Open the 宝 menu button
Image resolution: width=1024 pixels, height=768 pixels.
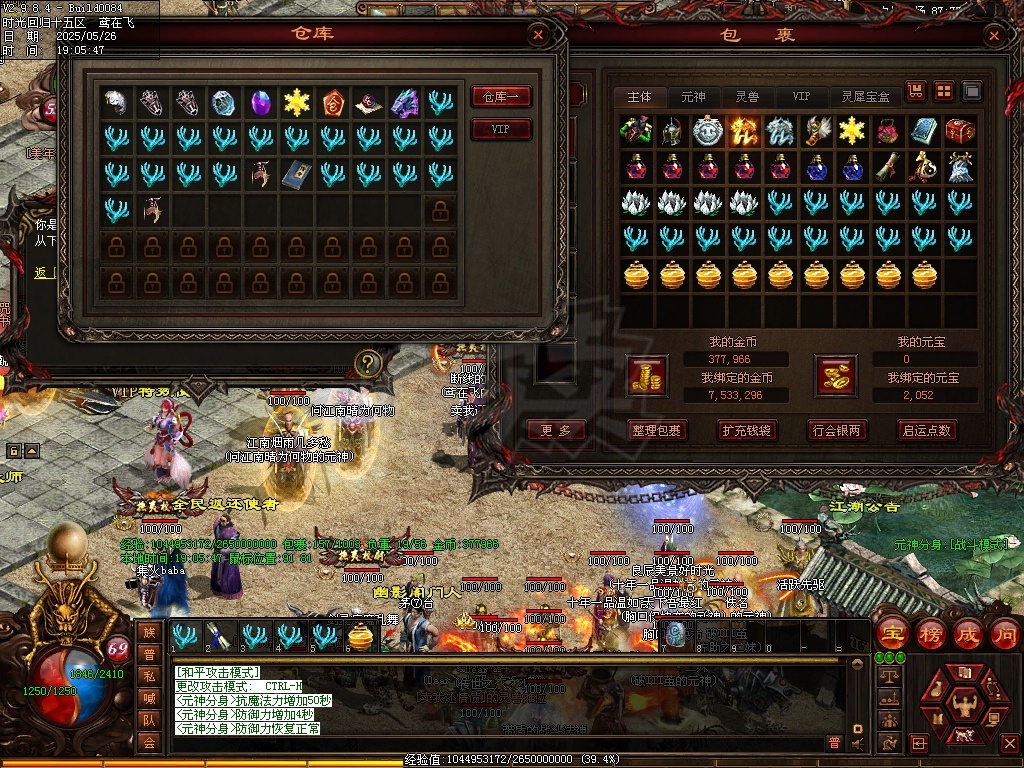click(891, 633)
